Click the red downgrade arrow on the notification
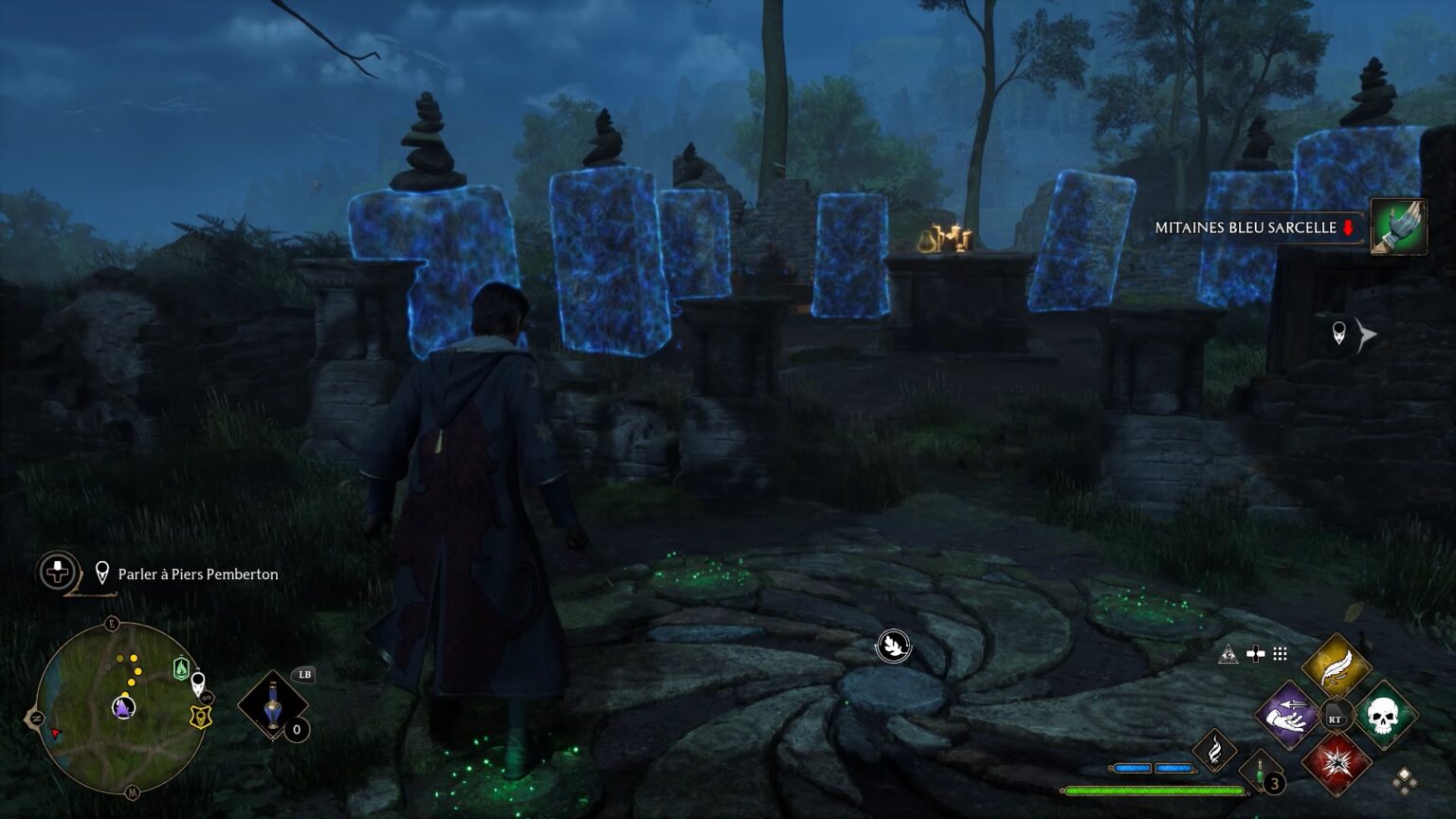 coord(1346,227)
